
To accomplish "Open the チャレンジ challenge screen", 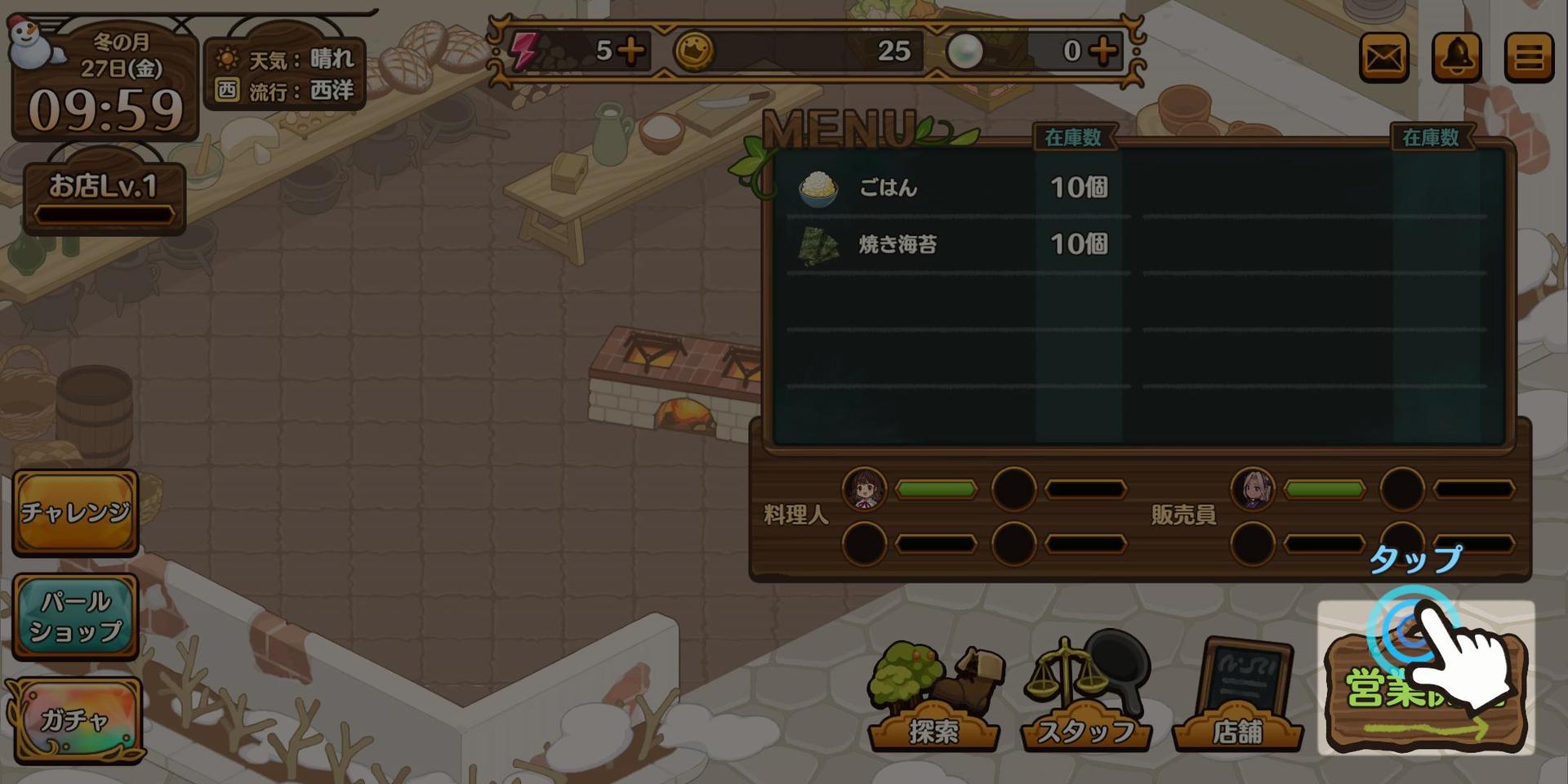I will [75, 512].
